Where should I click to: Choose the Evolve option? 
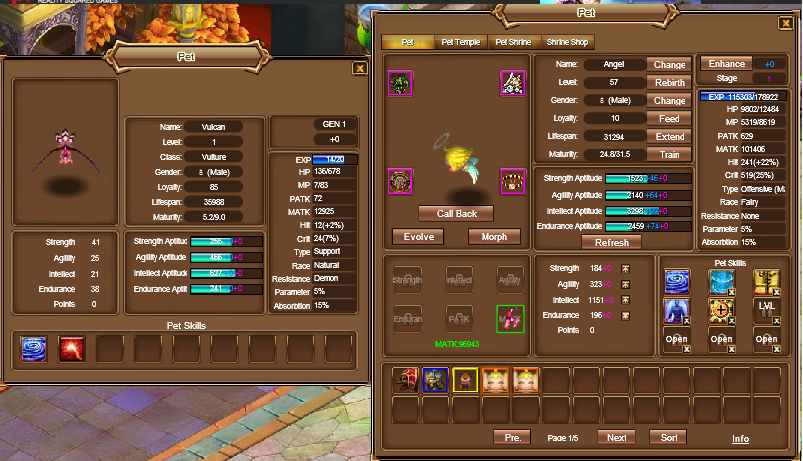(418, 237)
